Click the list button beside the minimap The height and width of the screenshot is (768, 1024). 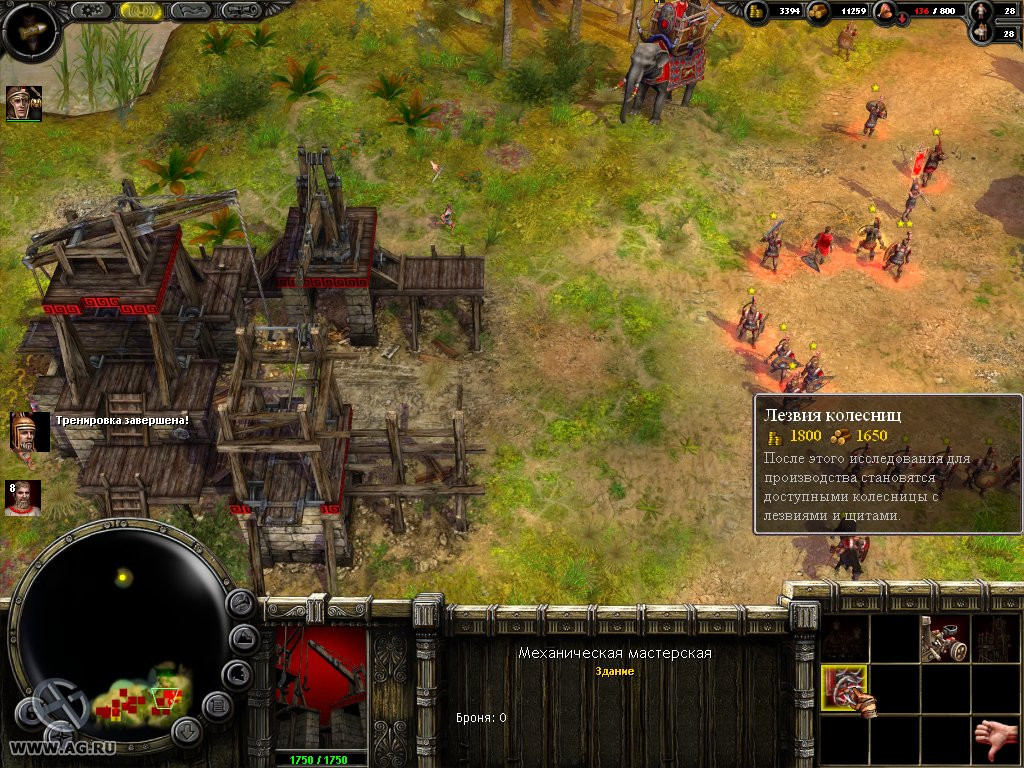pyautogui.click(x=217, y=706)
